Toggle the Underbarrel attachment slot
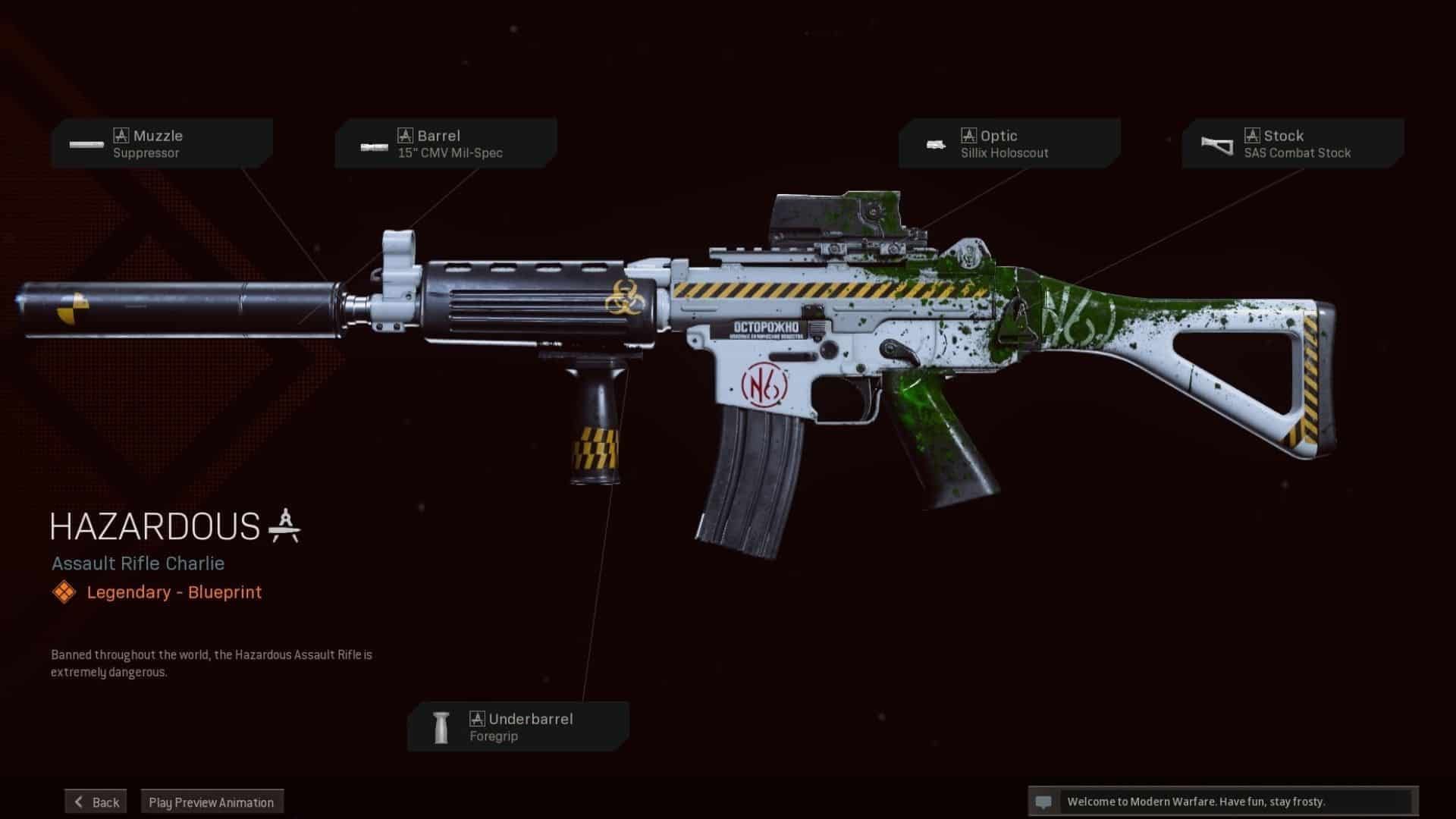This screenshot has height=819, width=1456. [518, 726]
